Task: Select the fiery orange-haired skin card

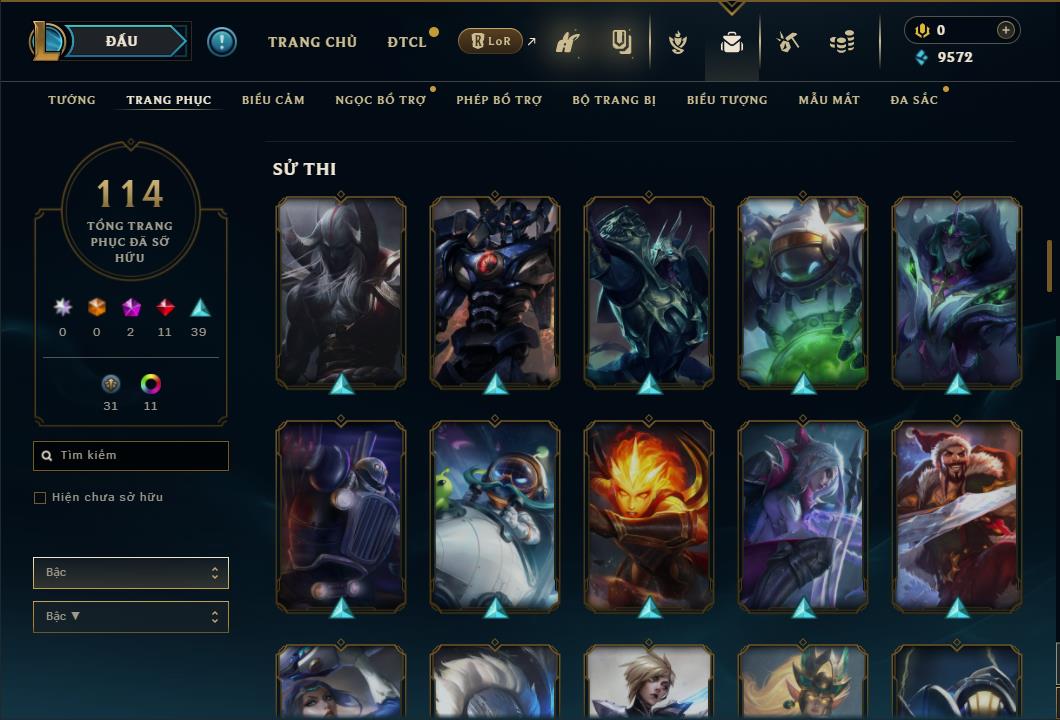Action: pyautogui.click(x=649, y=515)
